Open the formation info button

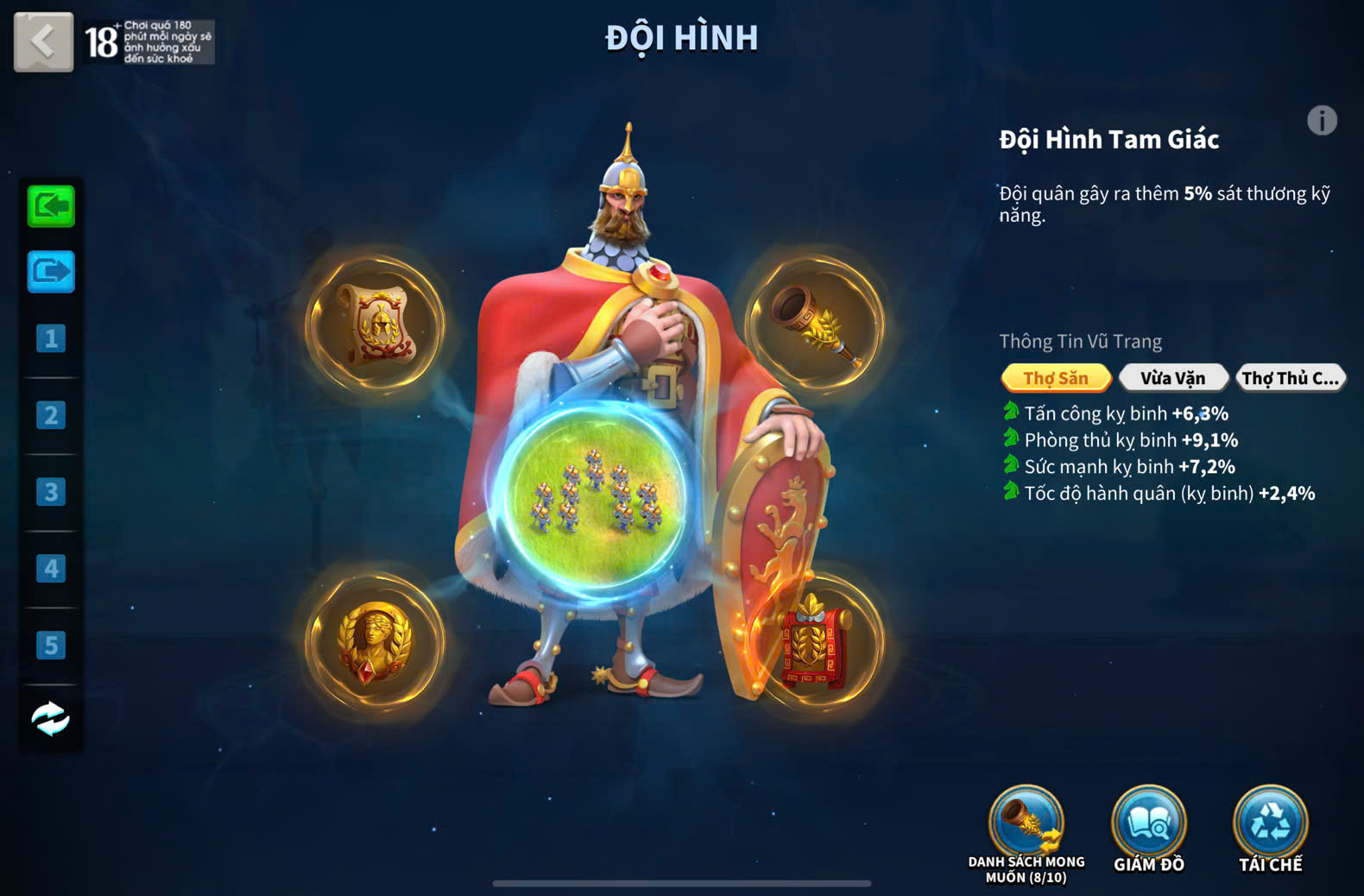(x=1321, y=121)
